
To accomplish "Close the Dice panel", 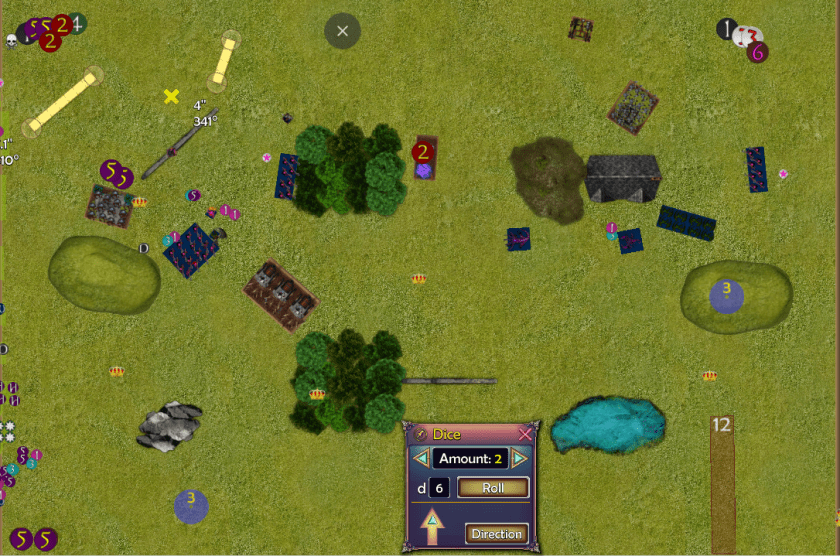I will 525,434.
